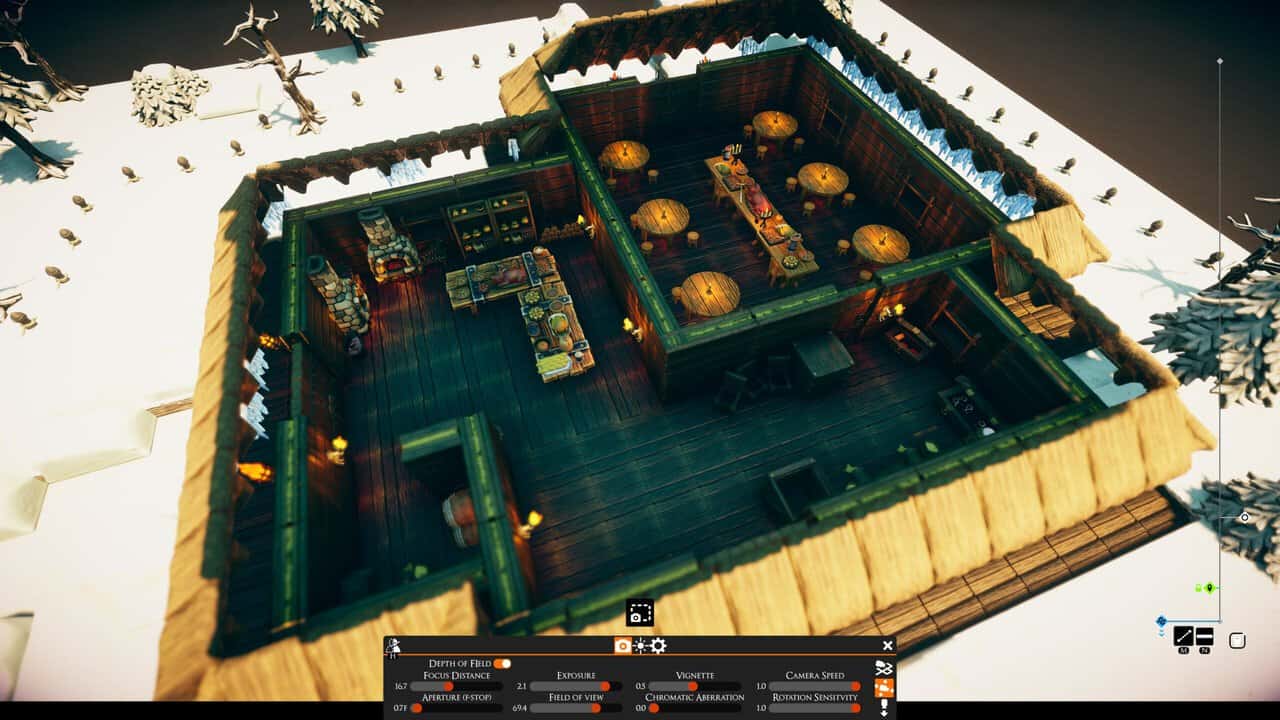Select the orange camera icon on the right edge
Screen dimensions: 1280x720
(884, 688)
